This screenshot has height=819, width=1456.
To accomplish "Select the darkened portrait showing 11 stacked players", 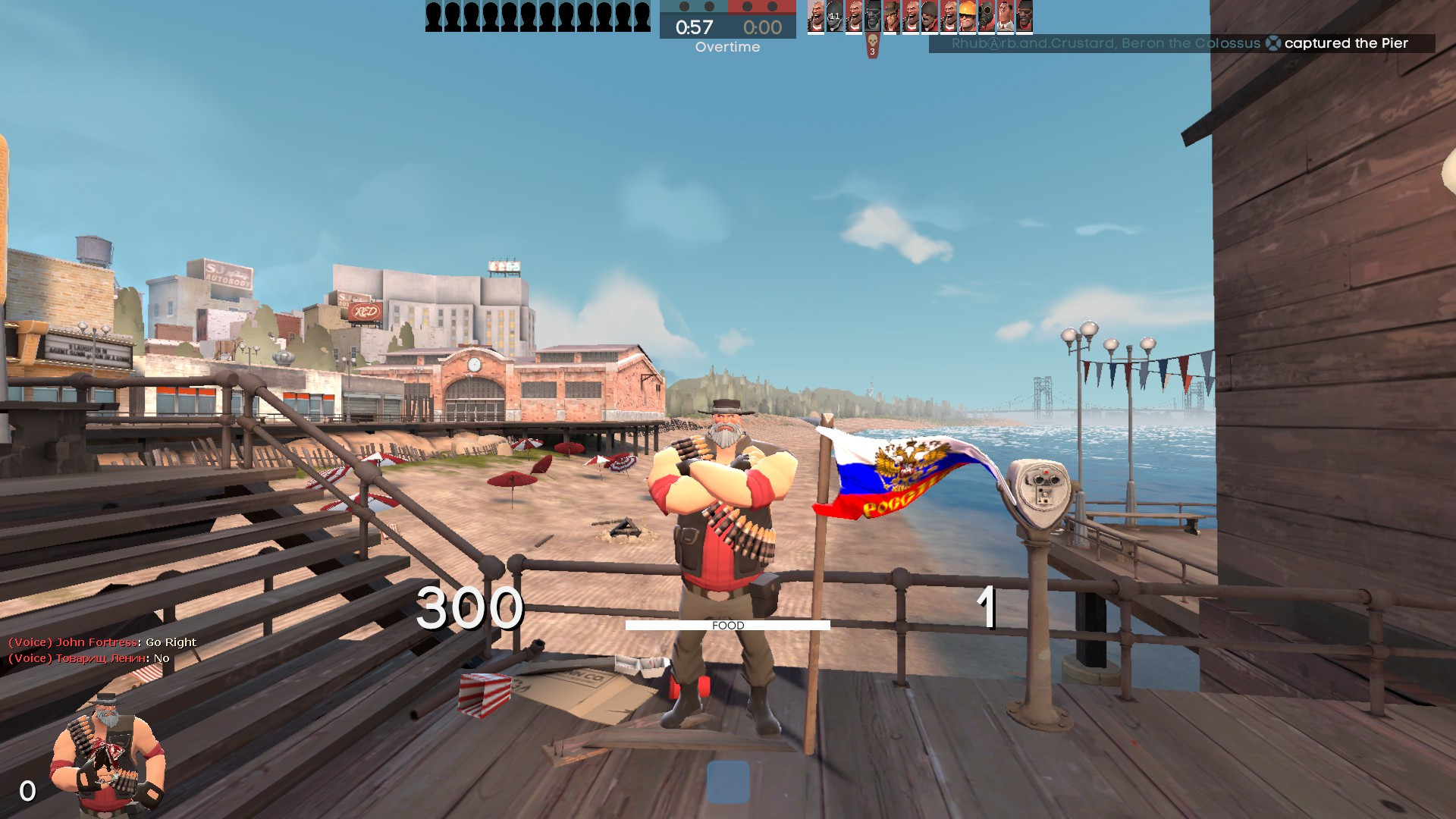I will [x=834, y=17].
